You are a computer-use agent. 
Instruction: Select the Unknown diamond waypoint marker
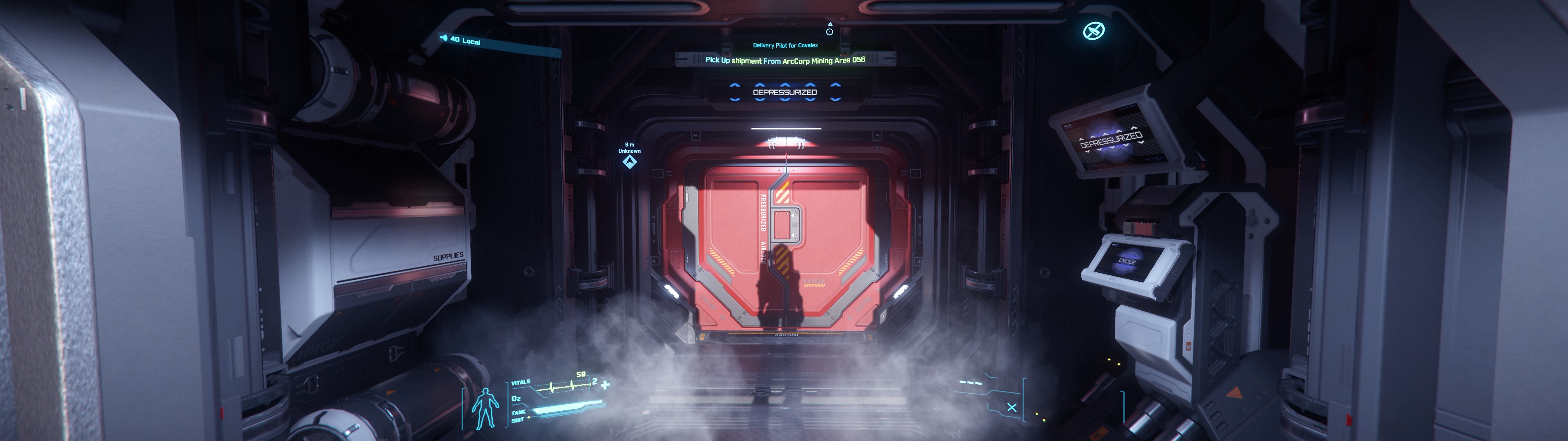pos(629,162)
